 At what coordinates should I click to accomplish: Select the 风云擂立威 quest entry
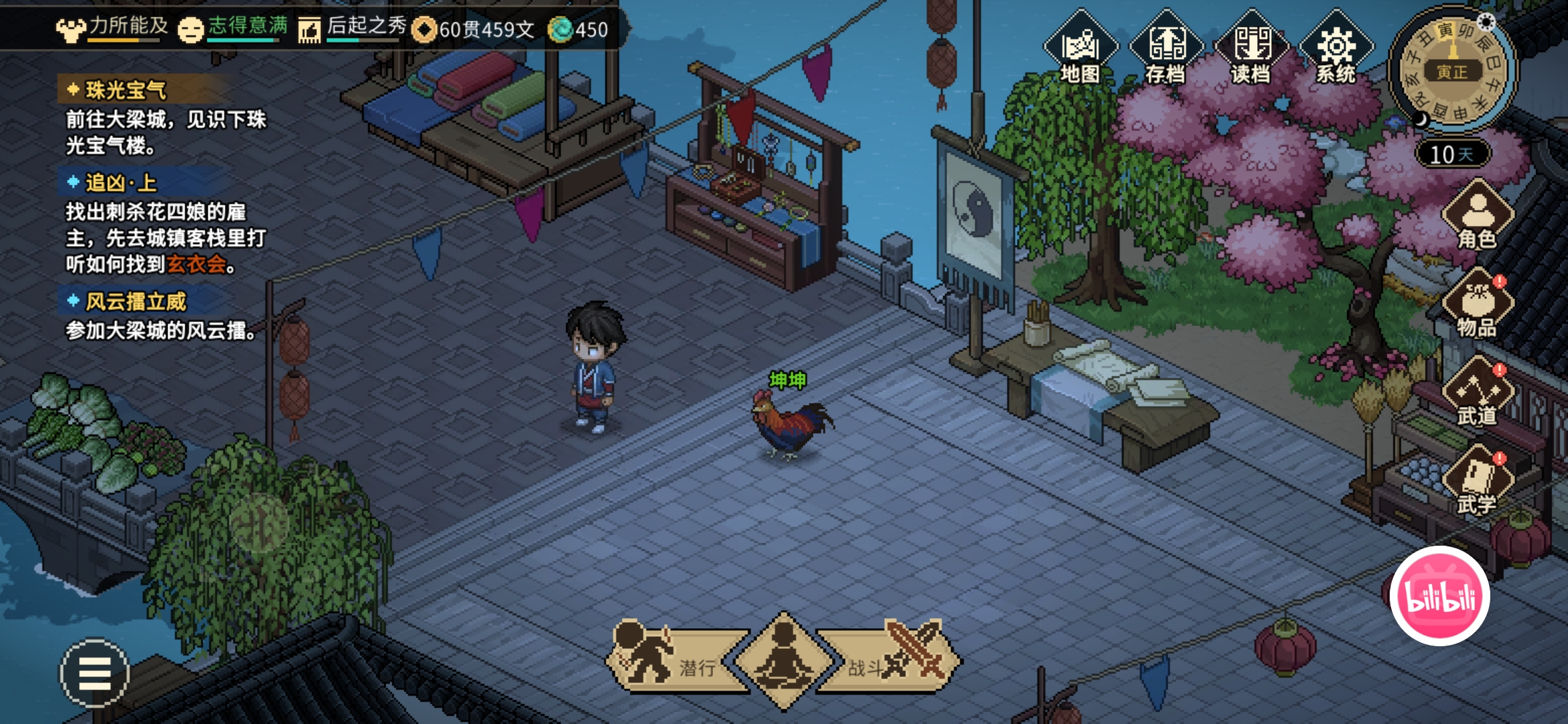pyautogui.click(x=135, y=302)
